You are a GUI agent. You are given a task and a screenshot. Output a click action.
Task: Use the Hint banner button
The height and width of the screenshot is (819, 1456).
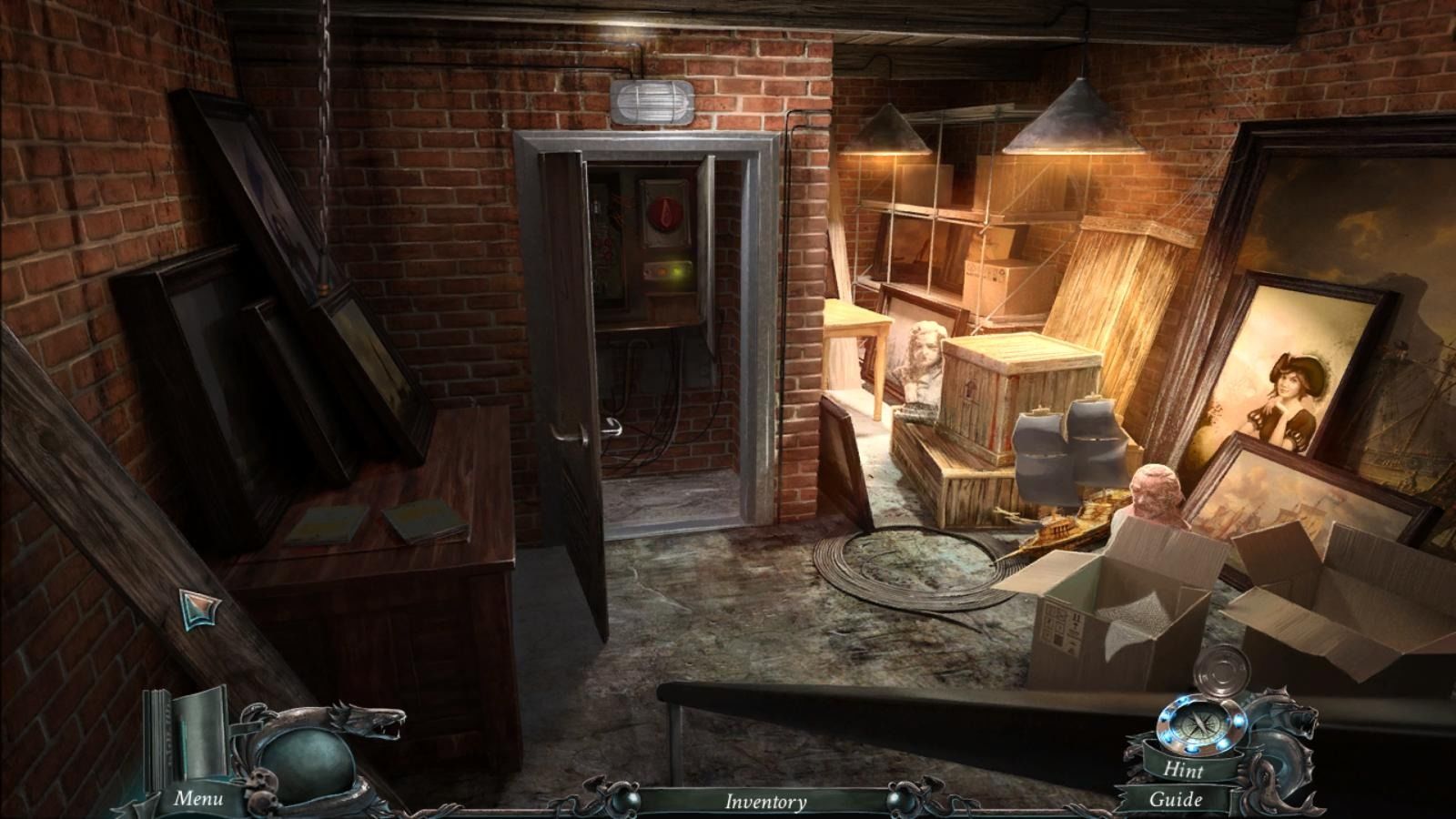point(1183,769)
